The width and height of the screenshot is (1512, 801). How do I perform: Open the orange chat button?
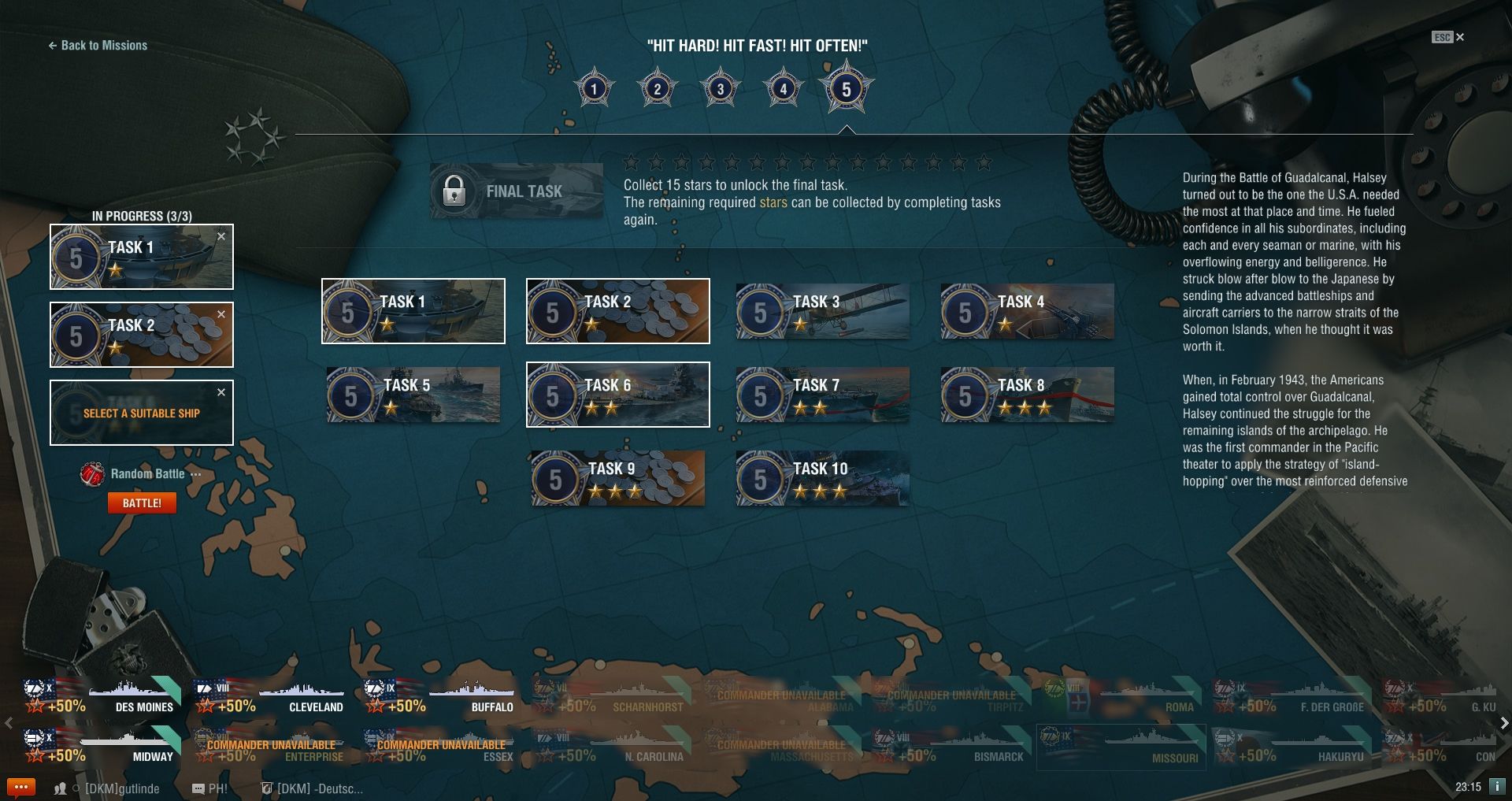coord(20,787)
